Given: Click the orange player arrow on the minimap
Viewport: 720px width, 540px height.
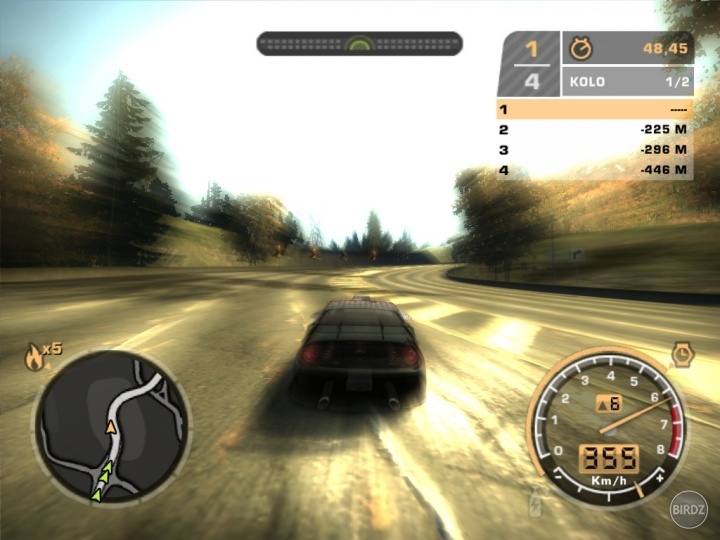Looking at the screenshot, I should point(111,427).
